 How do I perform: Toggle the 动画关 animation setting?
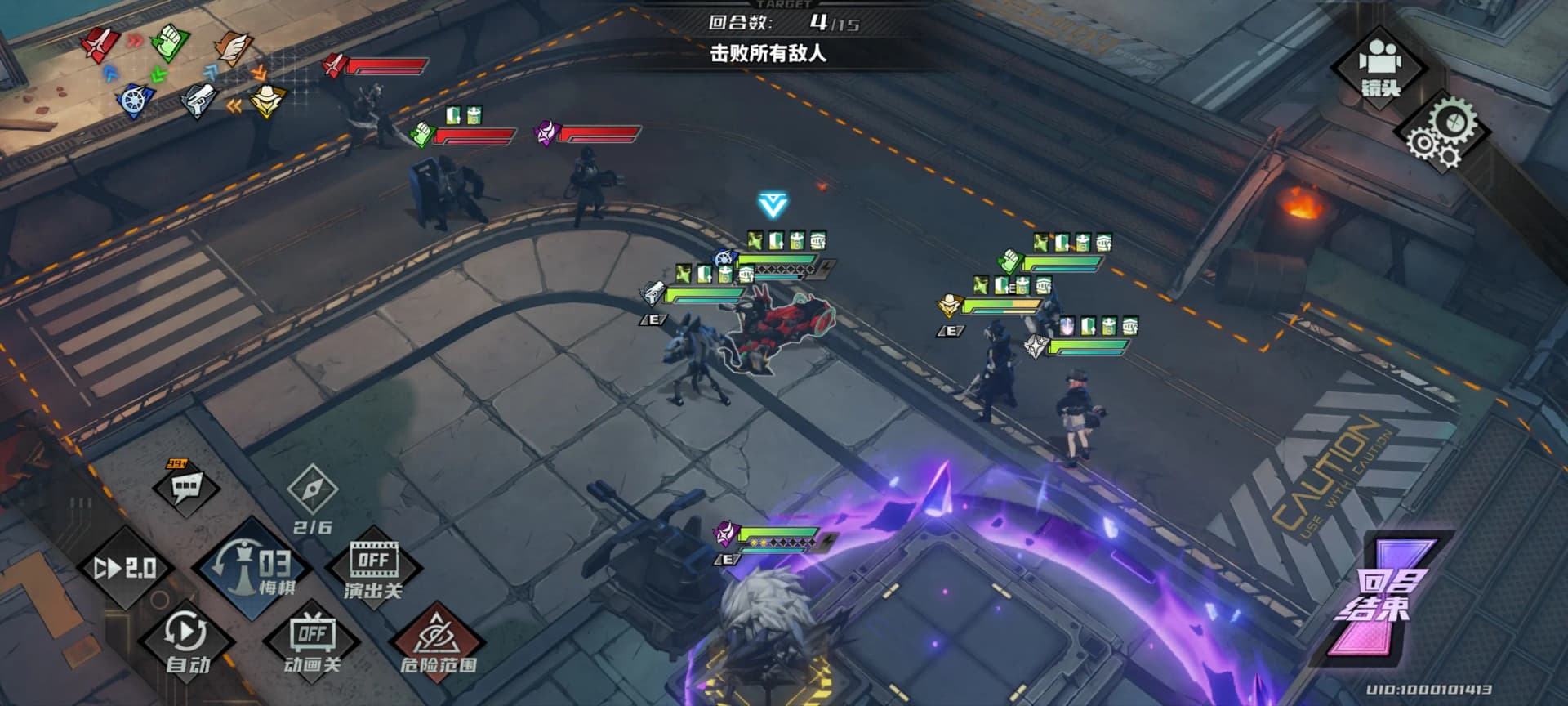(x=312, y=642)
